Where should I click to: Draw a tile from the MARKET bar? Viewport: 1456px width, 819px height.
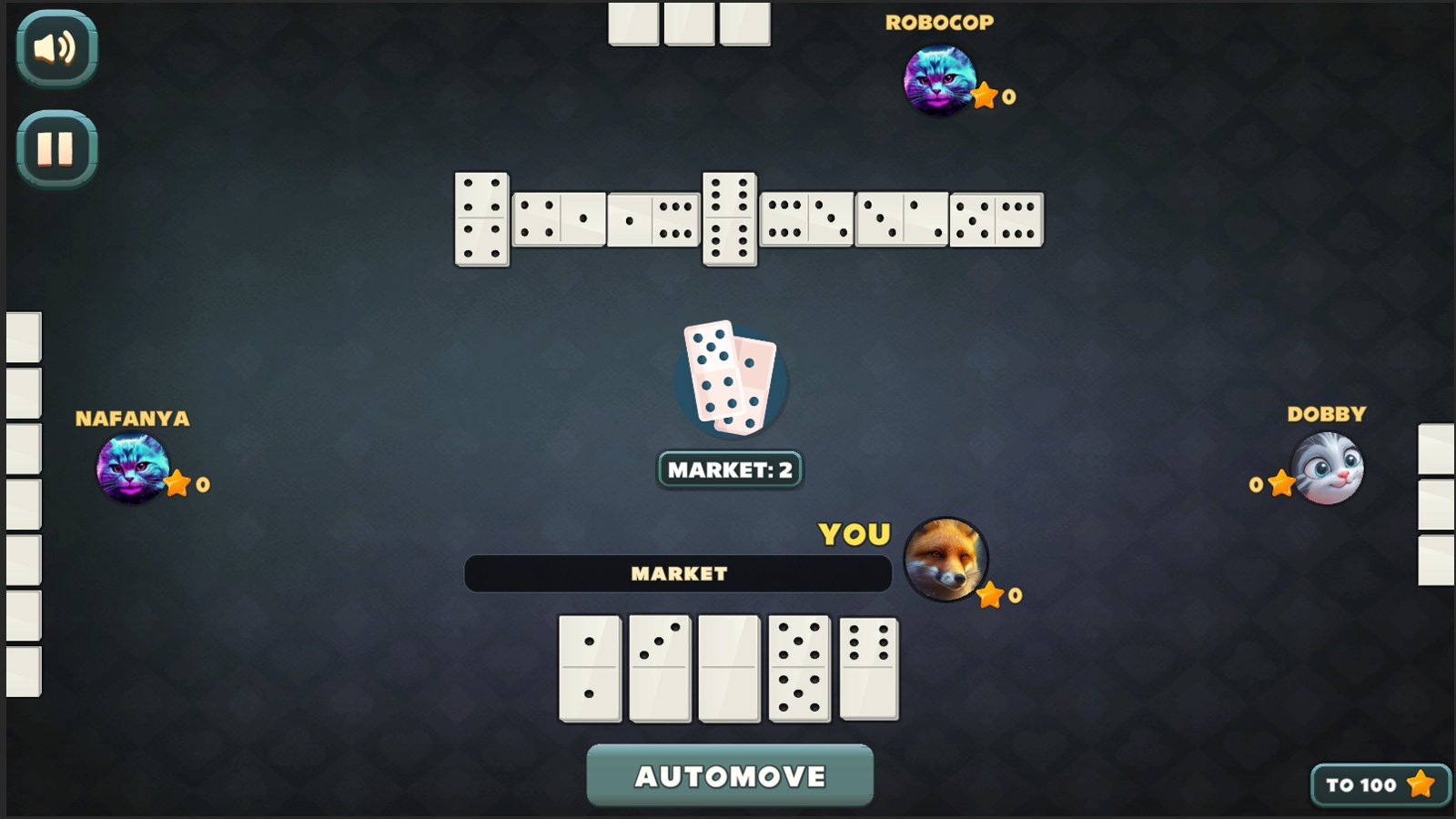pyautogui.click(x=678, y=573)
